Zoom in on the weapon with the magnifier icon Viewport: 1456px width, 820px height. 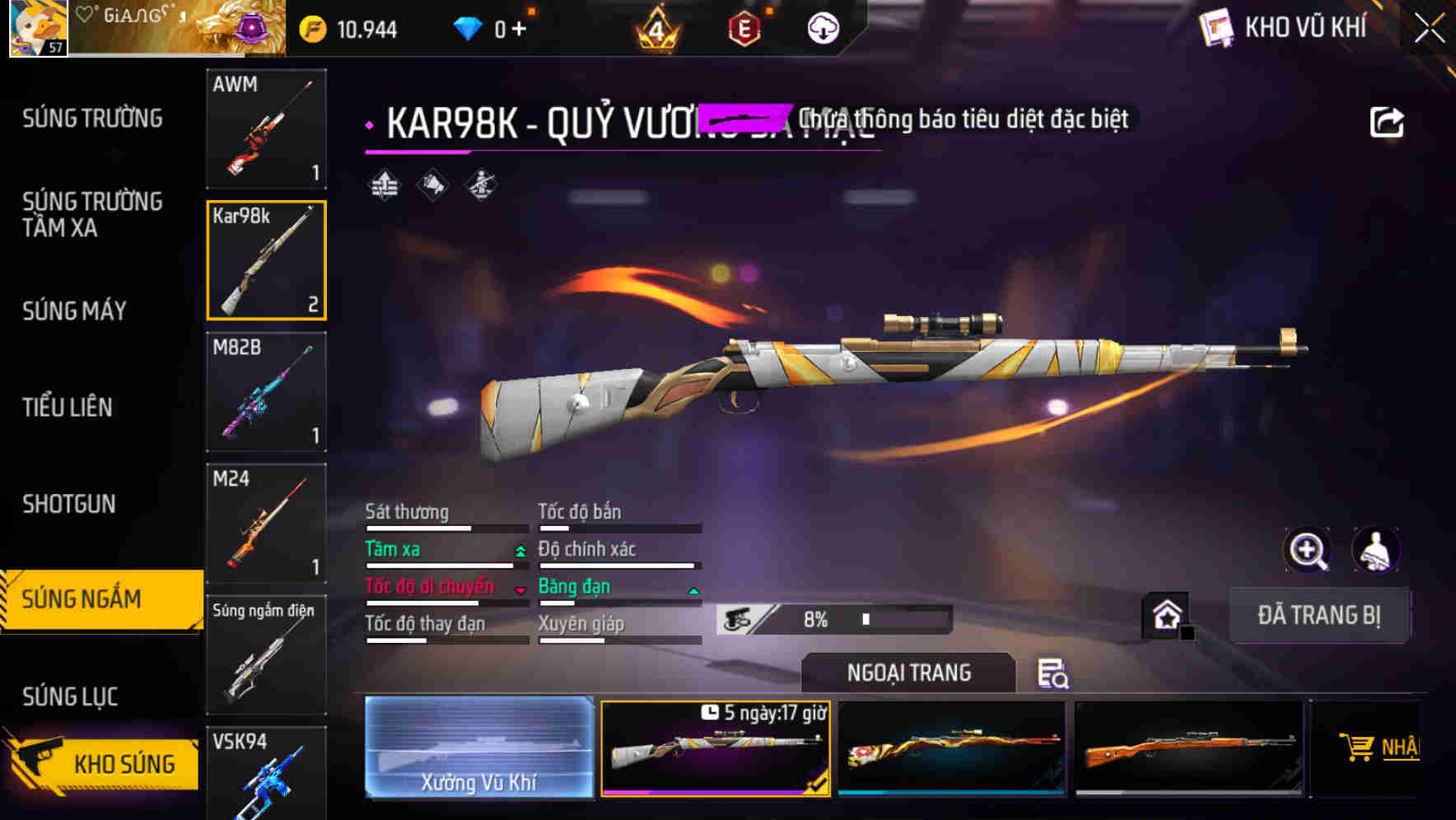[1308, 550]
